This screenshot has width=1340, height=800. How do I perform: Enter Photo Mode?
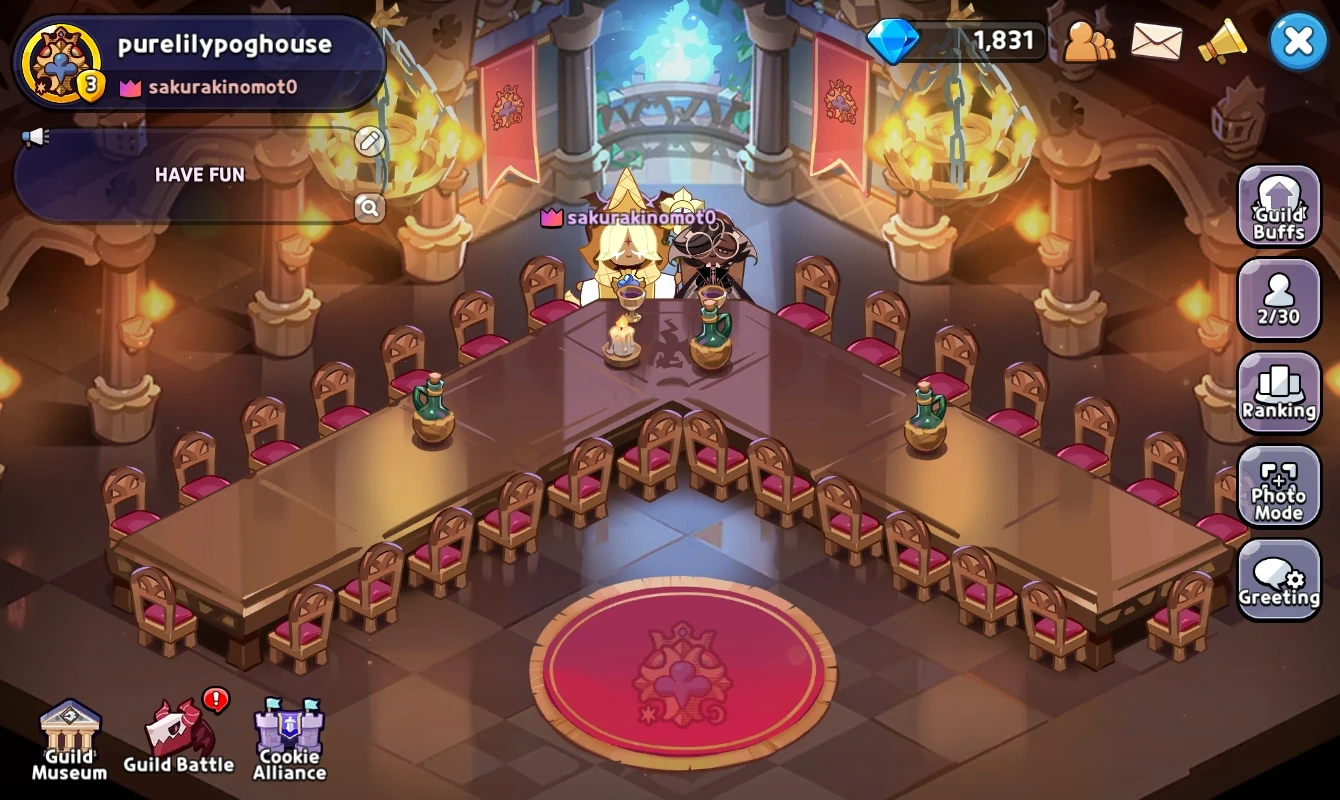click(x=1279, y=487)
